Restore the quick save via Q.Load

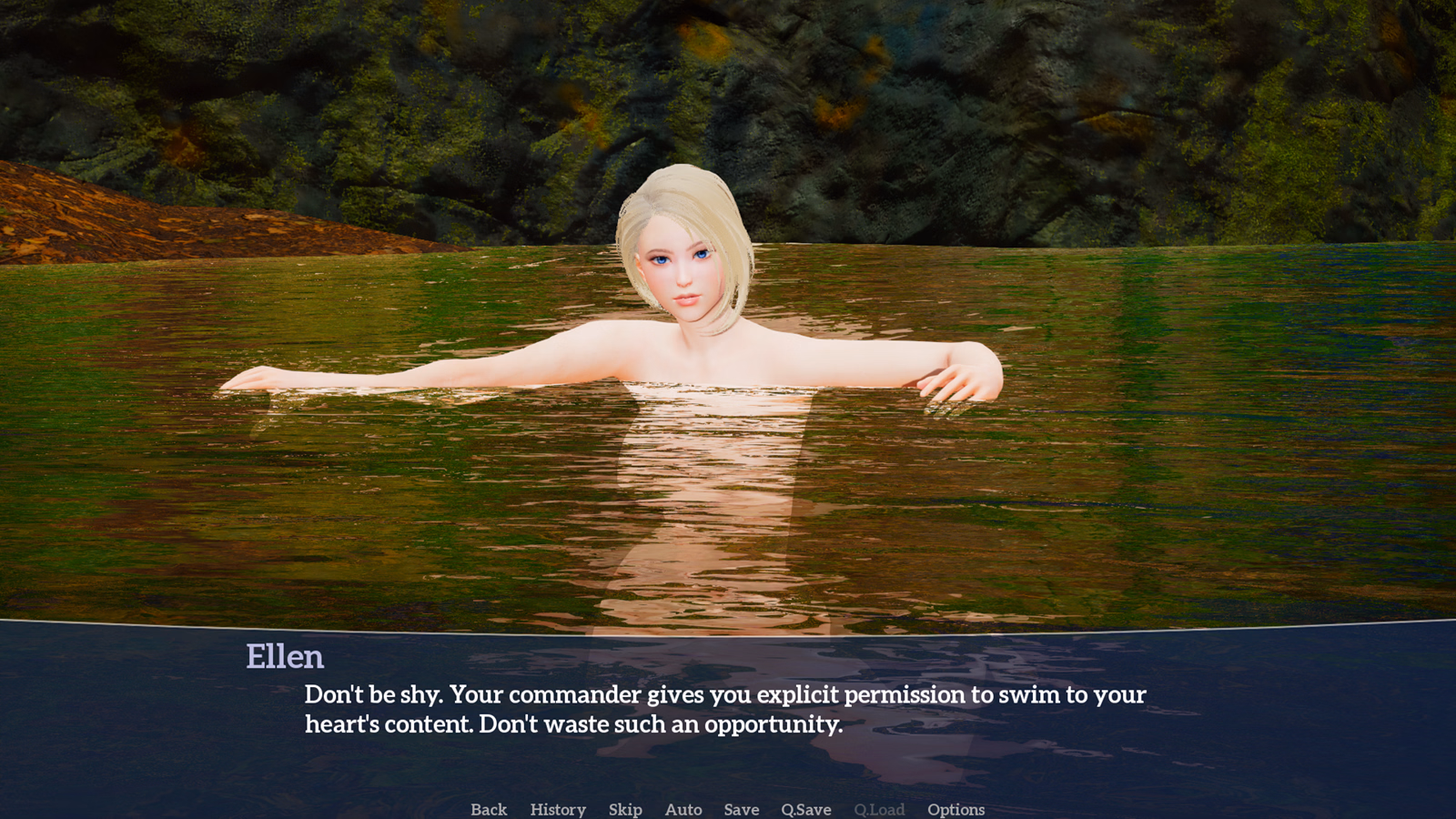(x=879, y=809)
